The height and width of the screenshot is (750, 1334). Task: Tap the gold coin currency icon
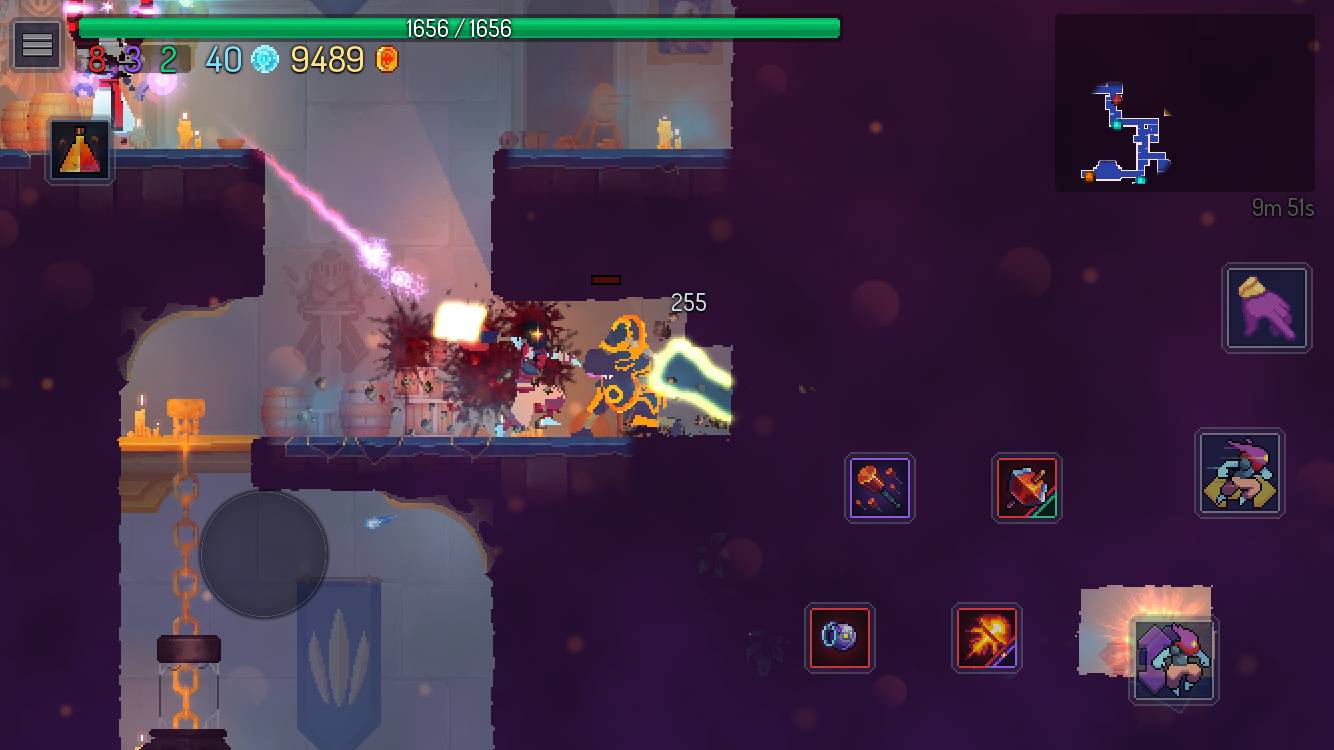pos(385,59)
